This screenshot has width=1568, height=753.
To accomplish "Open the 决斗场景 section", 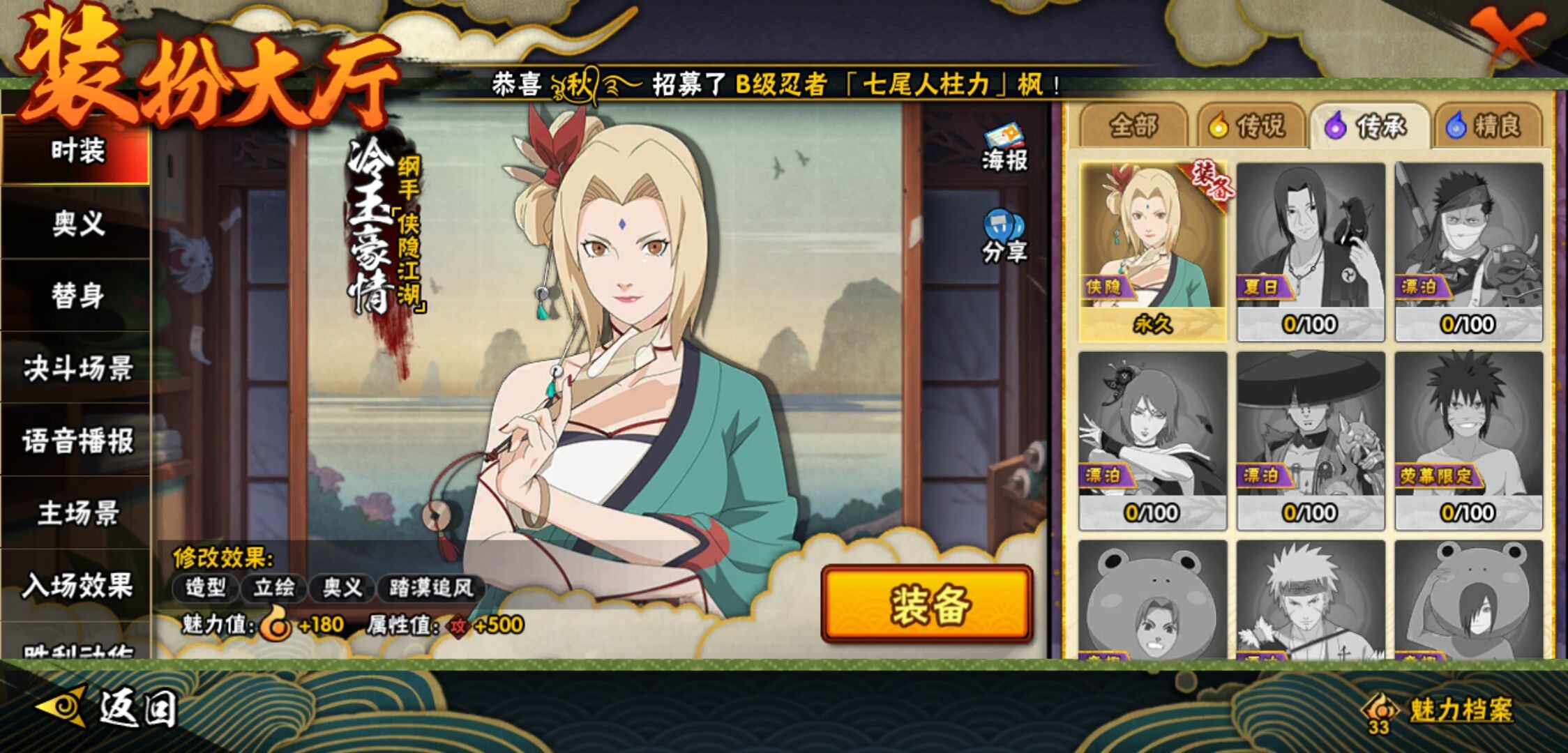I will point(77,368).
